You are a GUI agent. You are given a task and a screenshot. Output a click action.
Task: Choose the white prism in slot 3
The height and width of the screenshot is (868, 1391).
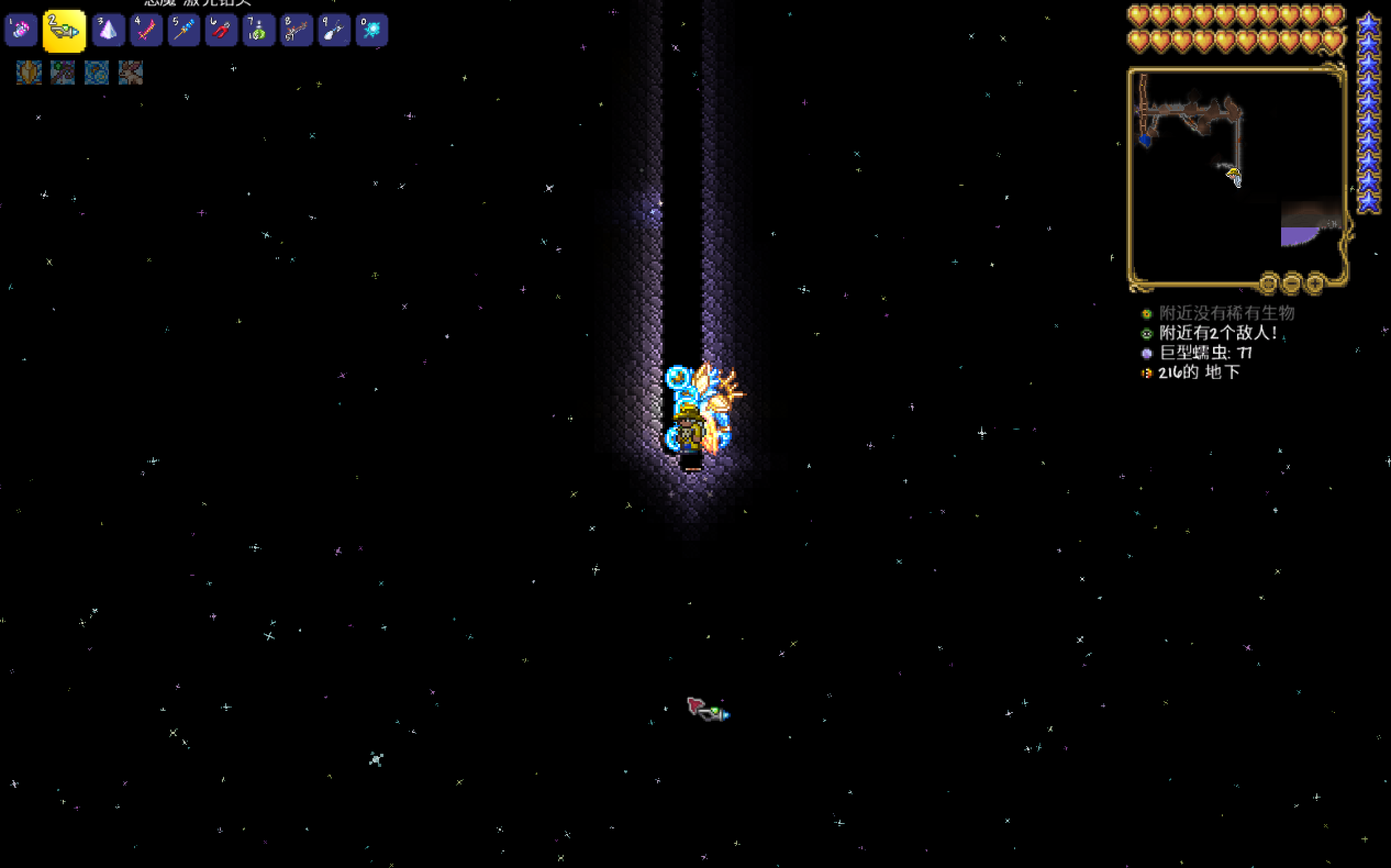point(108,30)
